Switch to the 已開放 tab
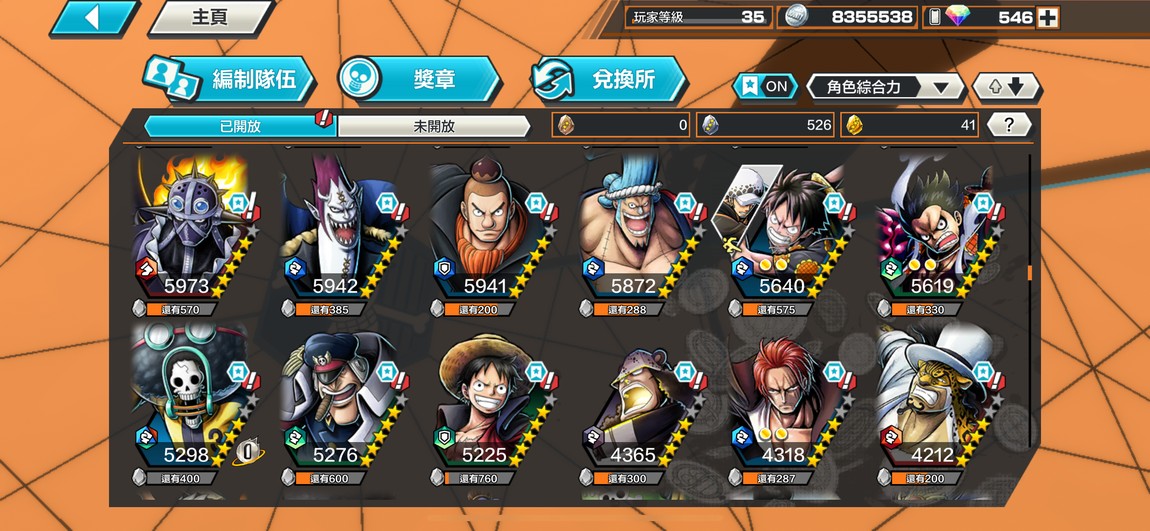1150x531 pixels. tap(240, 126)
